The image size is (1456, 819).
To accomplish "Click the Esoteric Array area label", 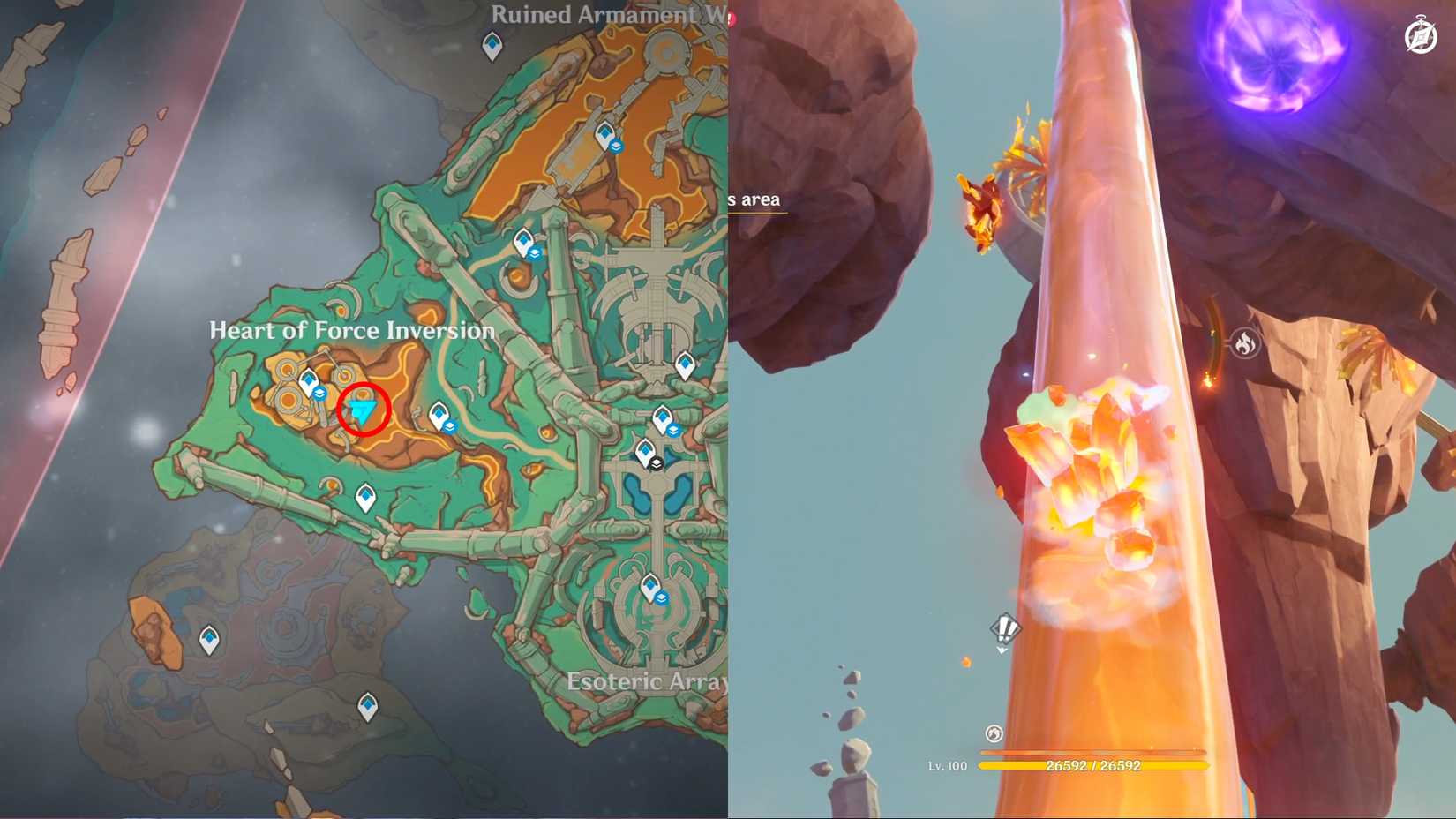I will click(x=649, y=681).
